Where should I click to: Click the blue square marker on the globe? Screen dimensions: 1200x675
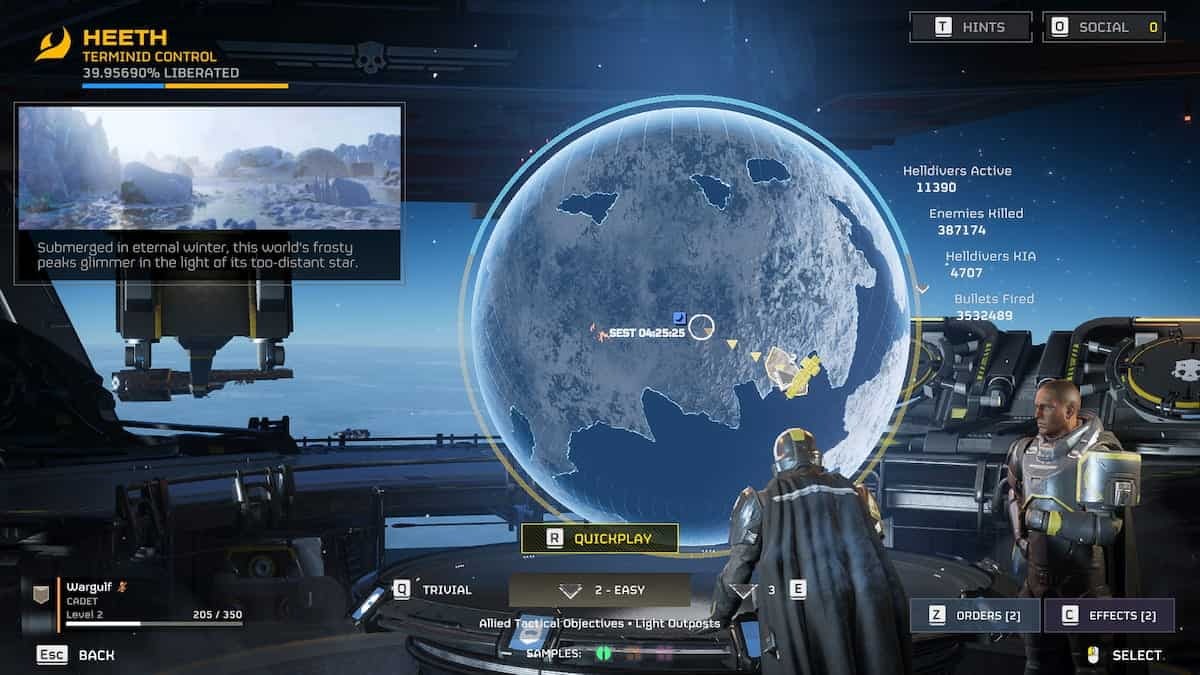pyautogui.click(x=679, y=316)
